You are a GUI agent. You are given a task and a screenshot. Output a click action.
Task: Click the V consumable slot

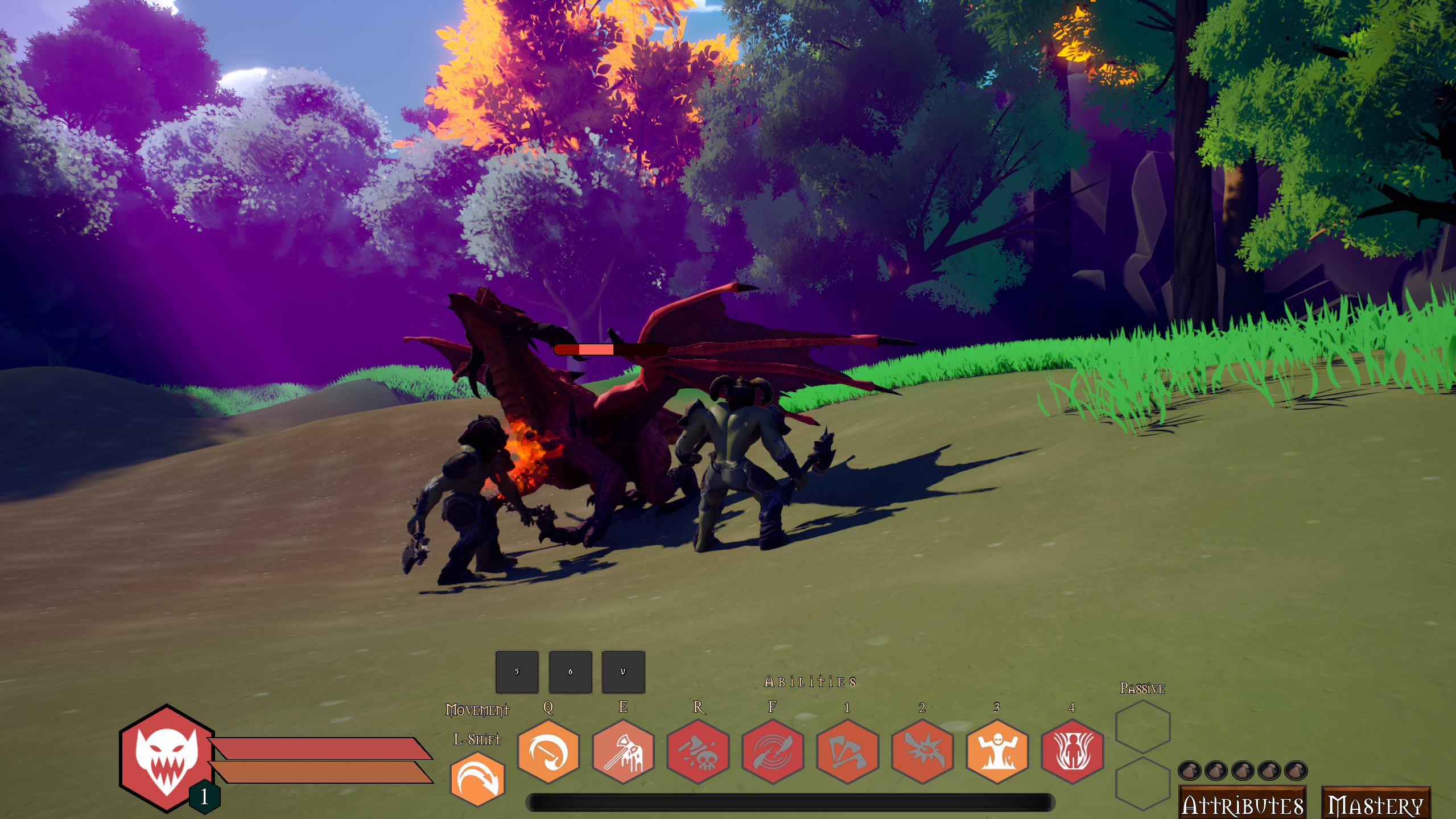point(622,672)
